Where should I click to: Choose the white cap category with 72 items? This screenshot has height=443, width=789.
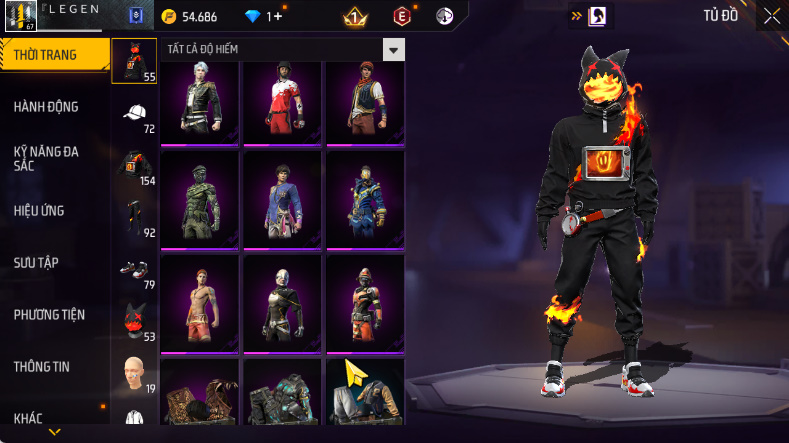(134, 113)
